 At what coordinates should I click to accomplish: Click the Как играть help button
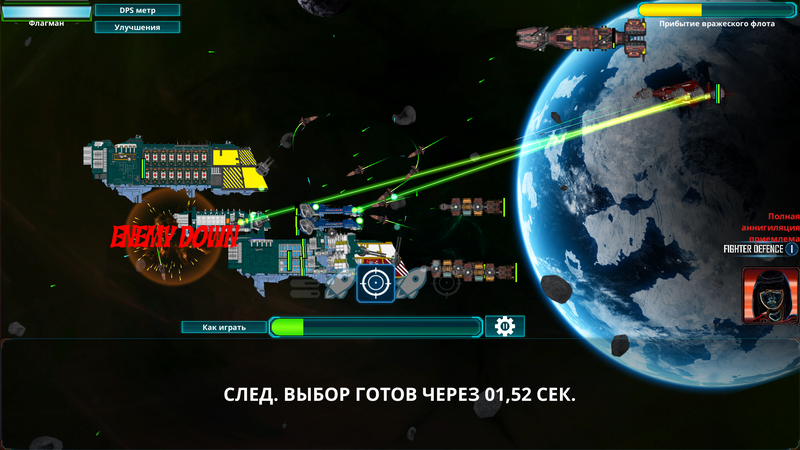[x=223, y=327]
